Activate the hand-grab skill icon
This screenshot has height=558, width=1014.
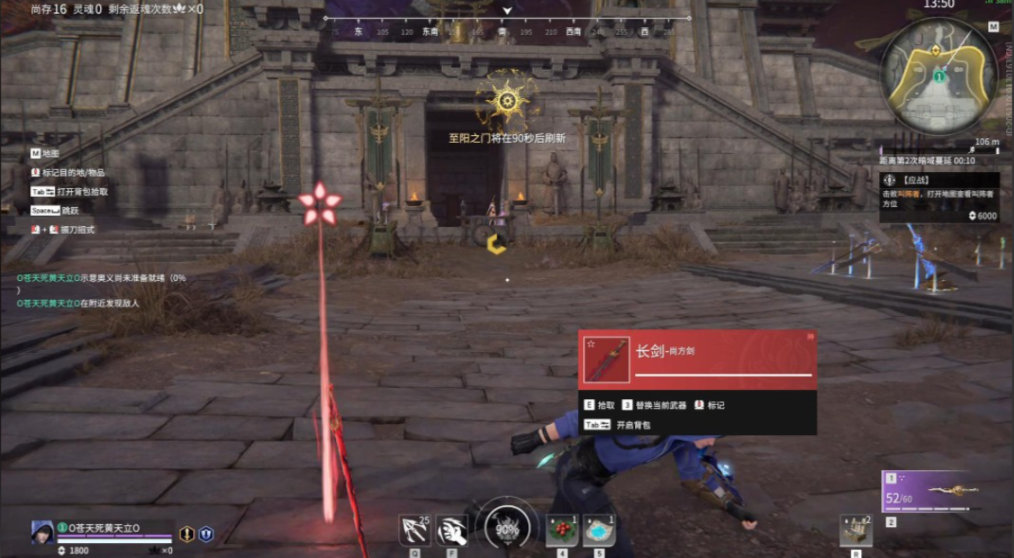pos(452,530)
